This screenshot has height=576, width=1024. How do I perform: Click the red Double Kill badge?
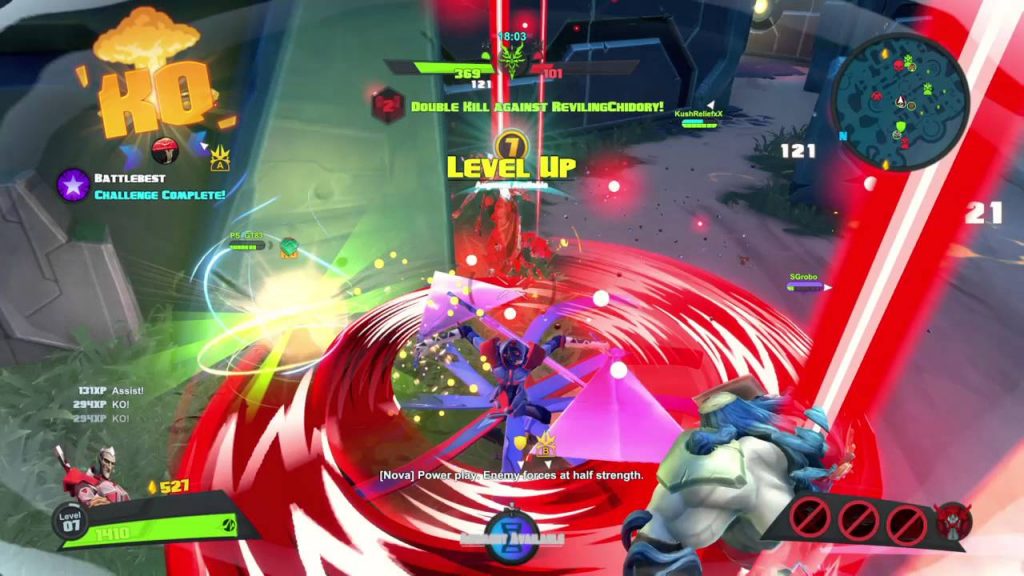[x=387, y=106]
